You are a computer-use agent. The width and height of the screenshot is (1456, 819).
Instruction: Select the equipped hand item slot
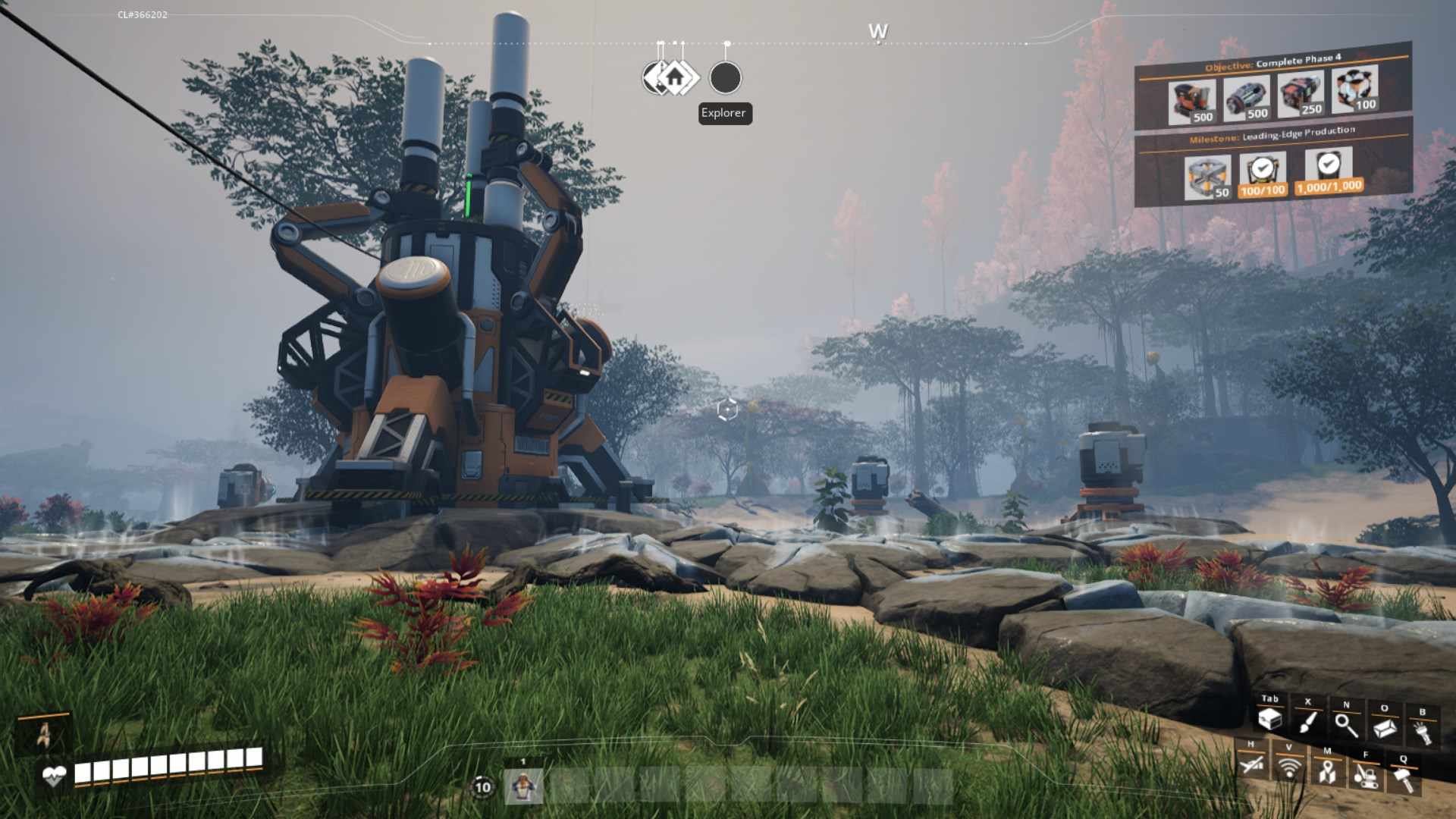(x=44, y=733)
